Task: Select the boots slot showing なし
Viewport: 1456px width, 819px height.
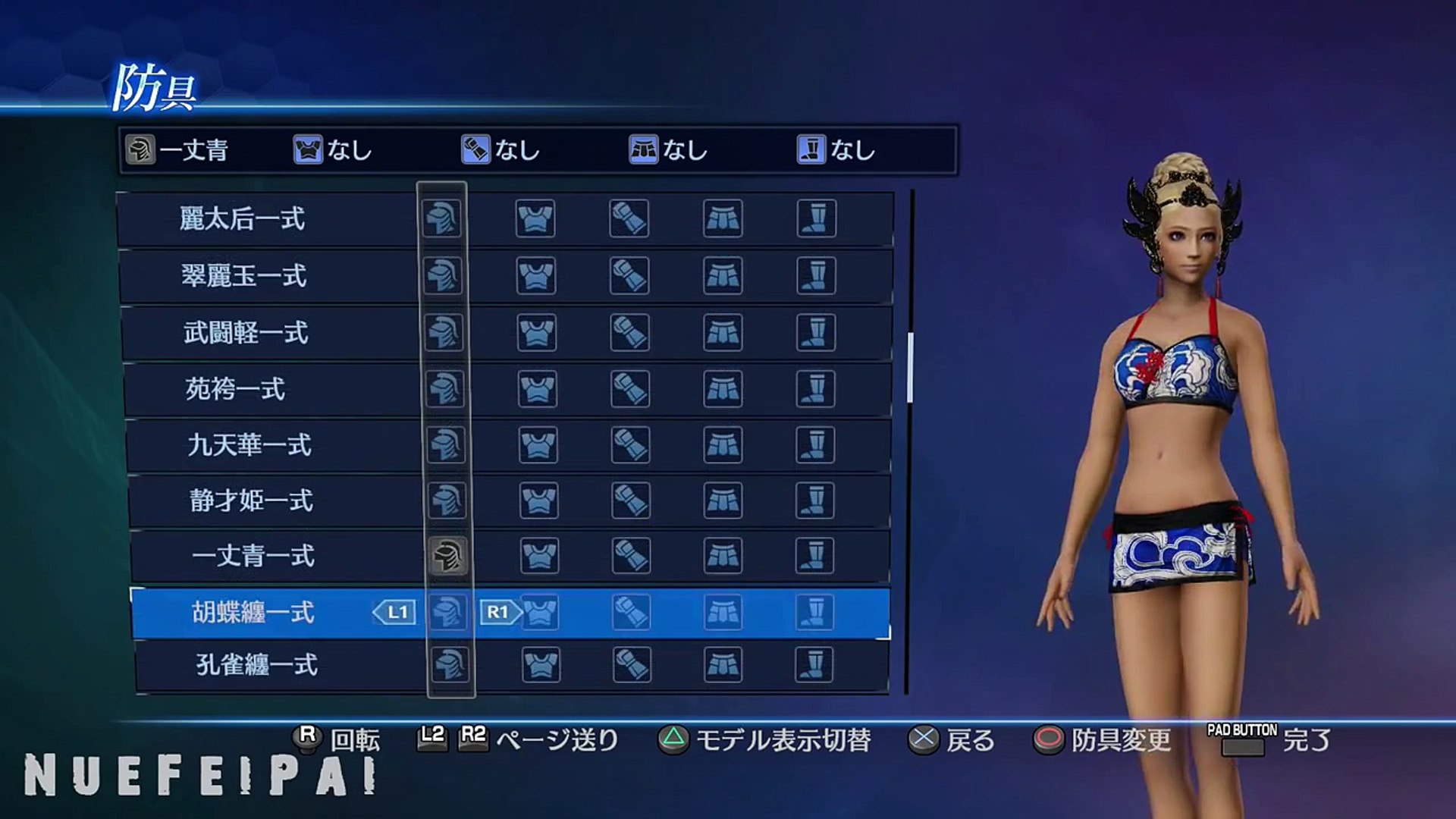Action: pos(836,150)
